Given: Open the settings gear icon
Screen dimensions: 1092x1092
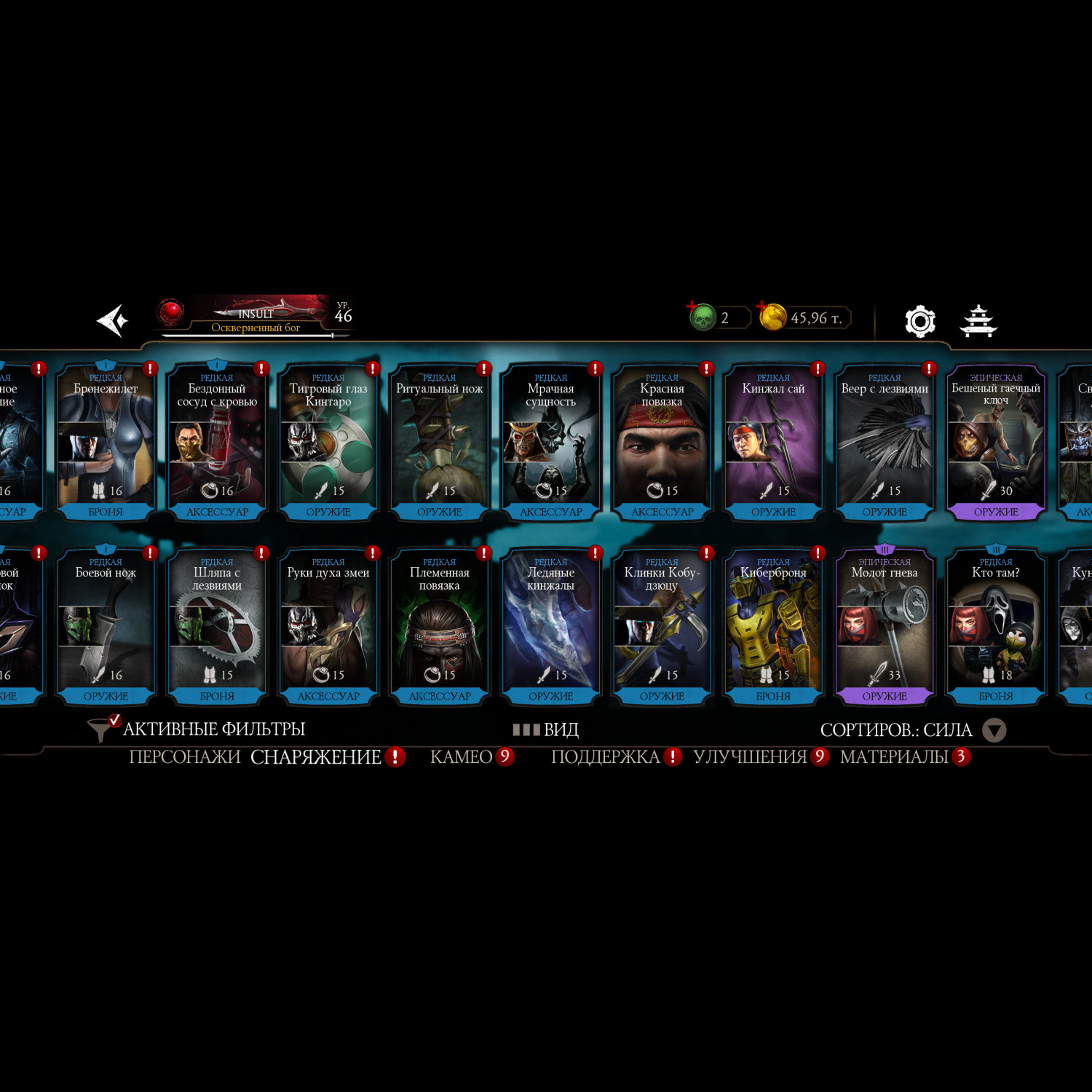Looking at the screenshot, I should pyautogui.click(x=919, y=321).
